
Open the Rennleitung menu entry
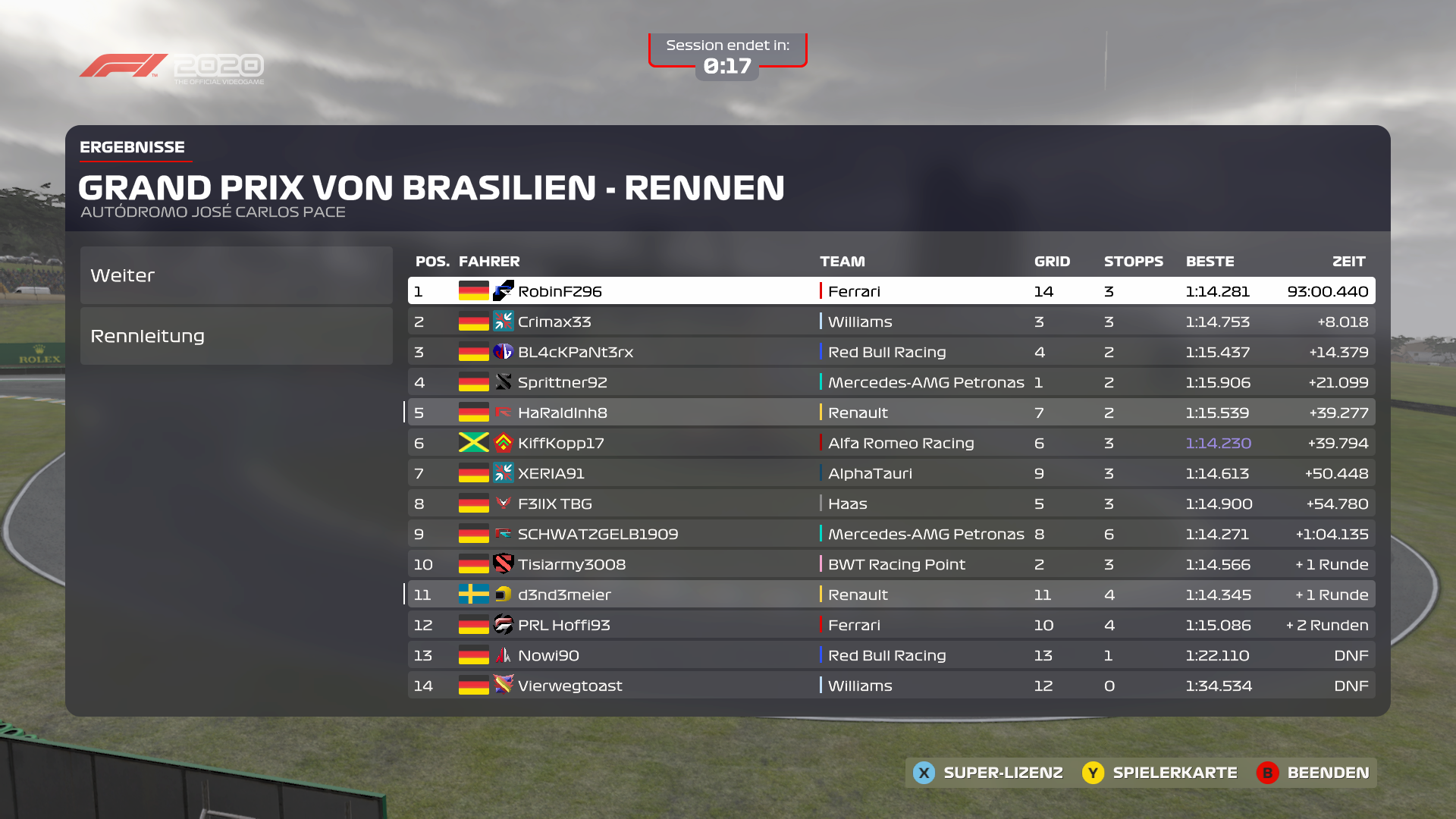click(236, 336)
